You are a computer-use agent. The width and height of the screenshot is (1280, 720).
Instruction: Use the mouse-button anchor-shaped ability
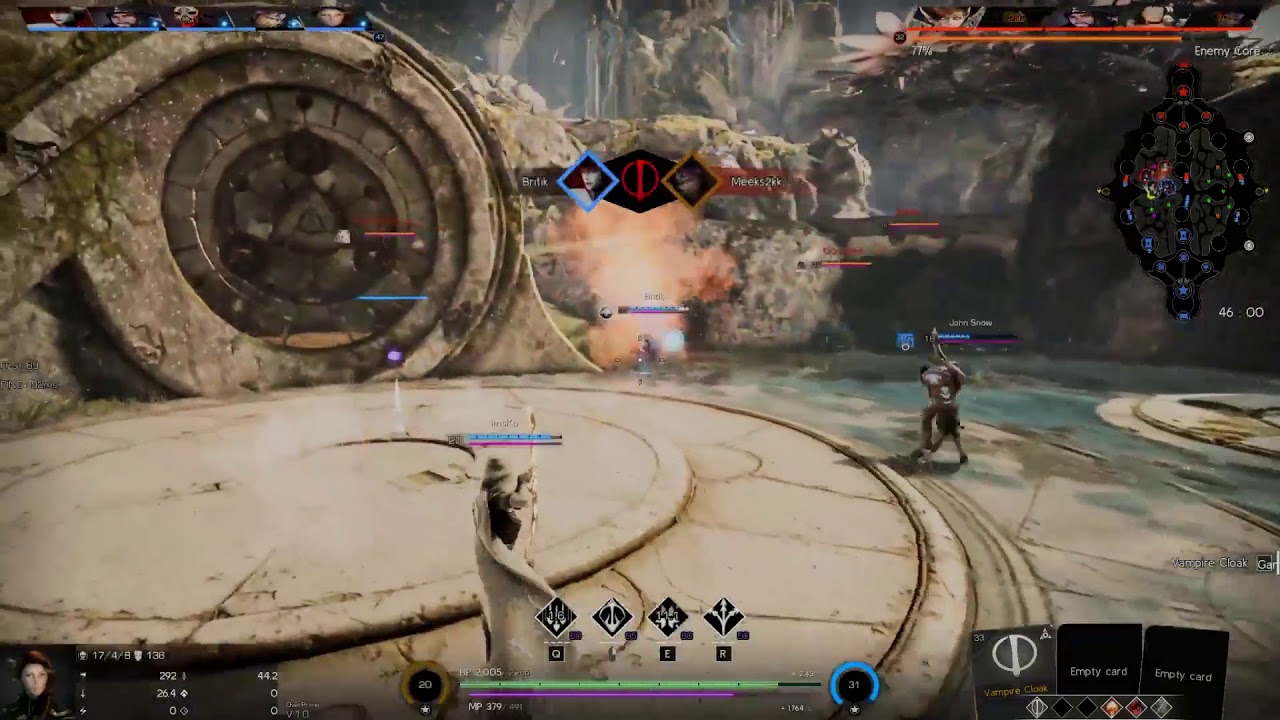(x=612, y=619)
